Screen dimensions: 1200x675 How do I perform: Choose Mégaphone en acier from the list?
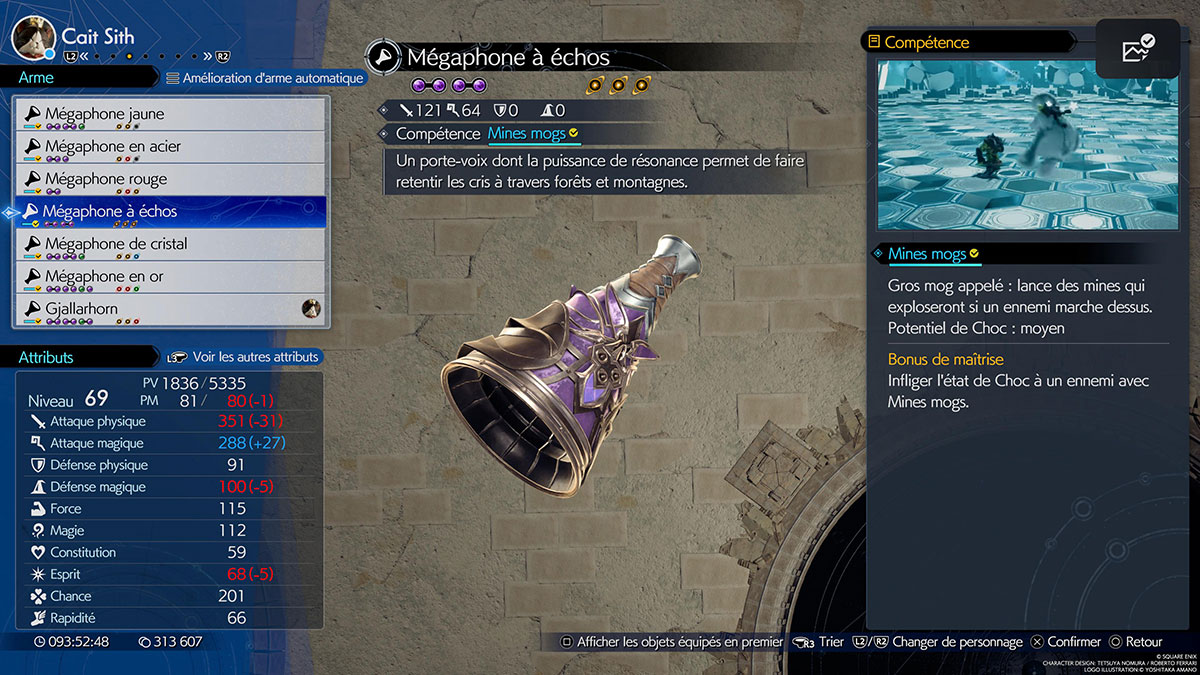click(x=170, y=147)
